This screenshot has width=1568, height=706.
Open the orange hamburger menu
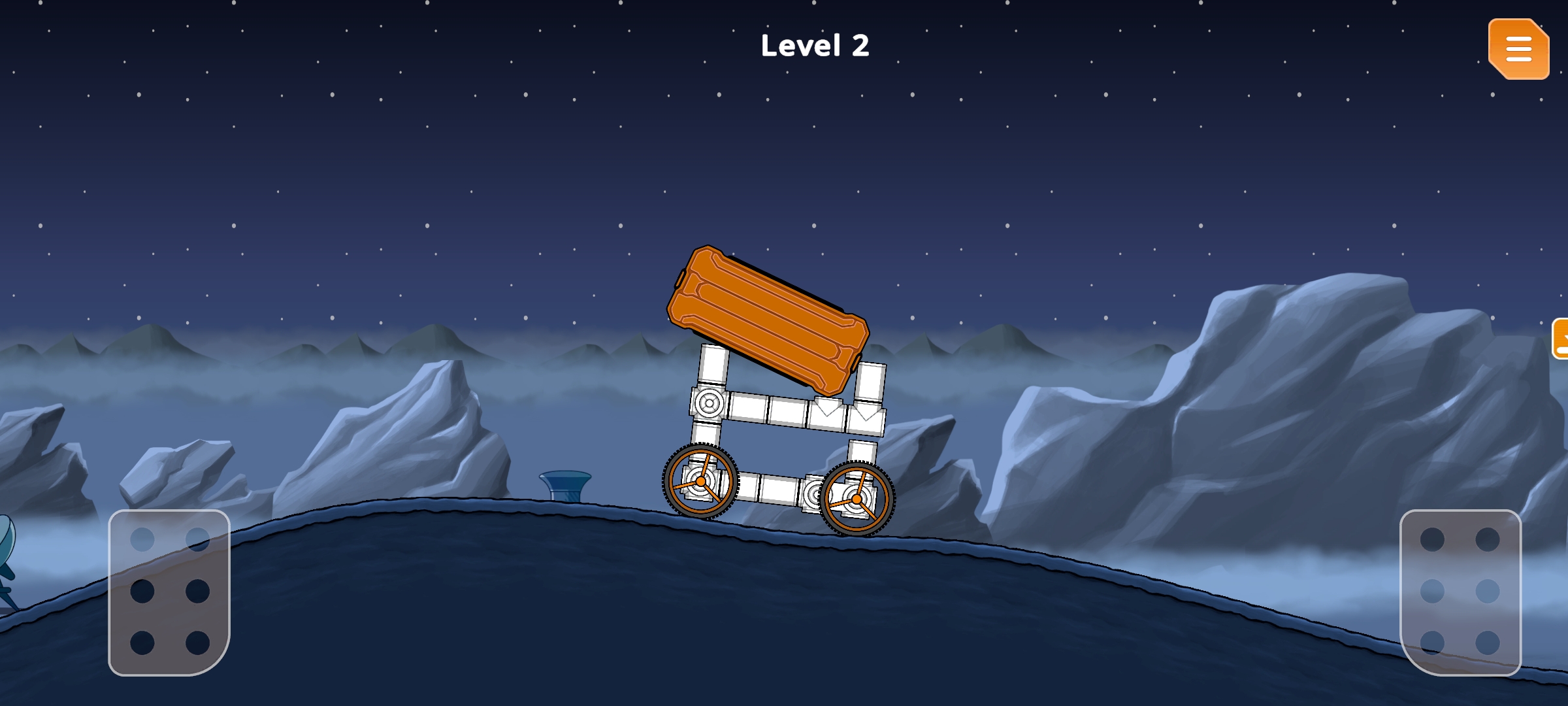click(1518, 49)
